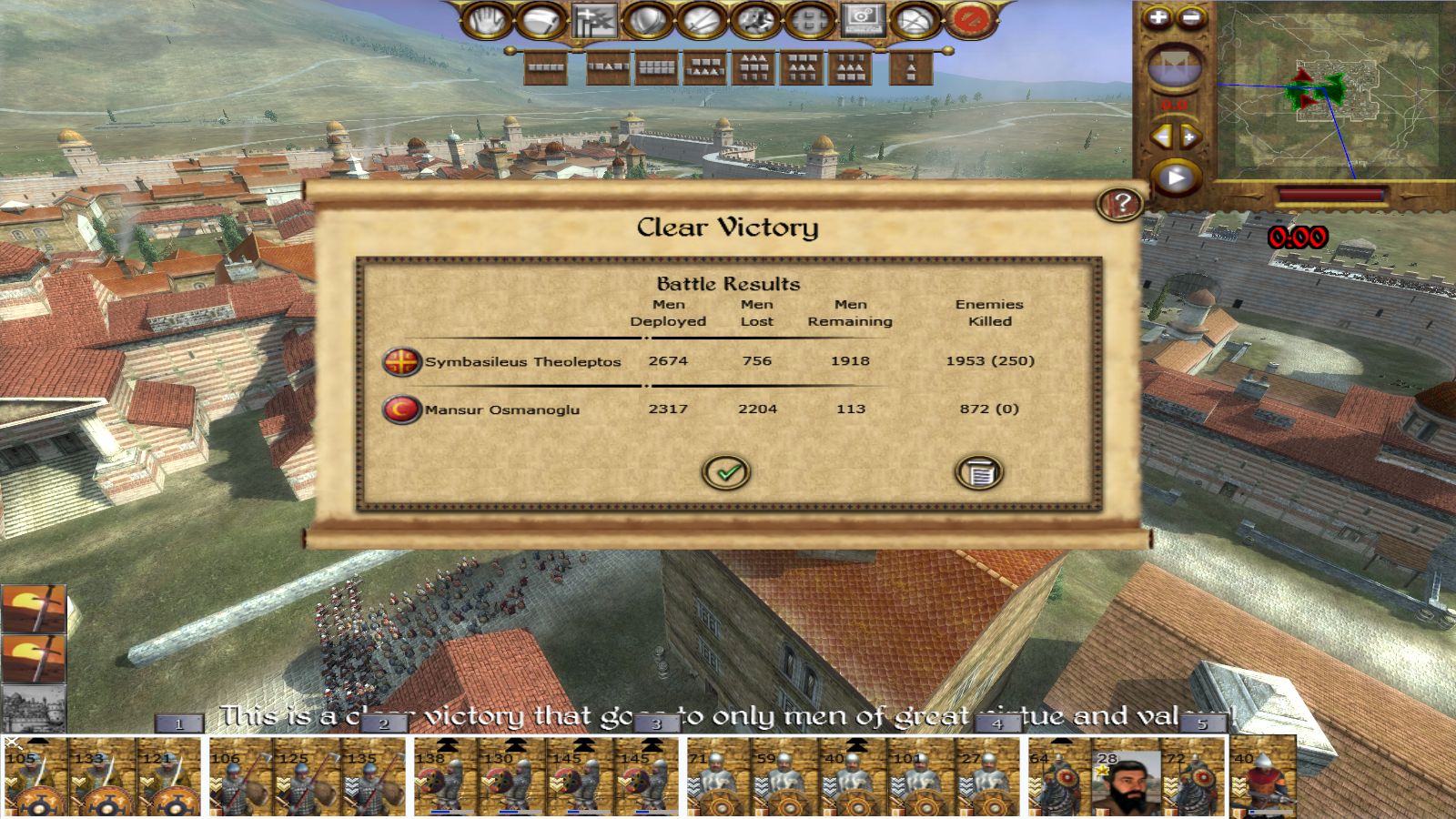This screenshot has width=1456, height=819.
Task: Open the game options gear-screen icon
Action: [863, 20]
